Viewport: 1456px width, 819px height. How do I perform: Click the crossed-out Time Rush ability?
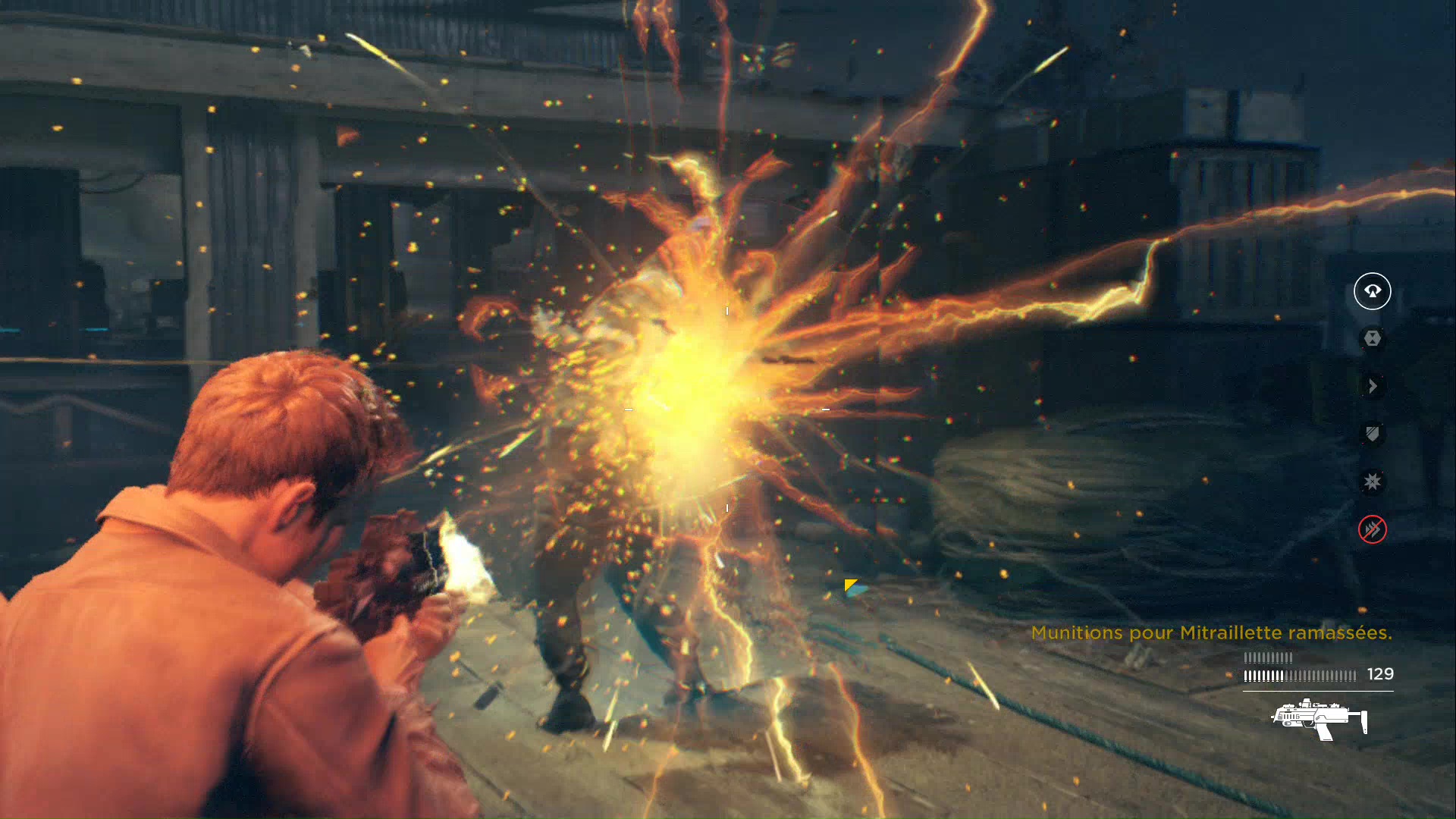pyautogui.click(x=1372, y=529)
